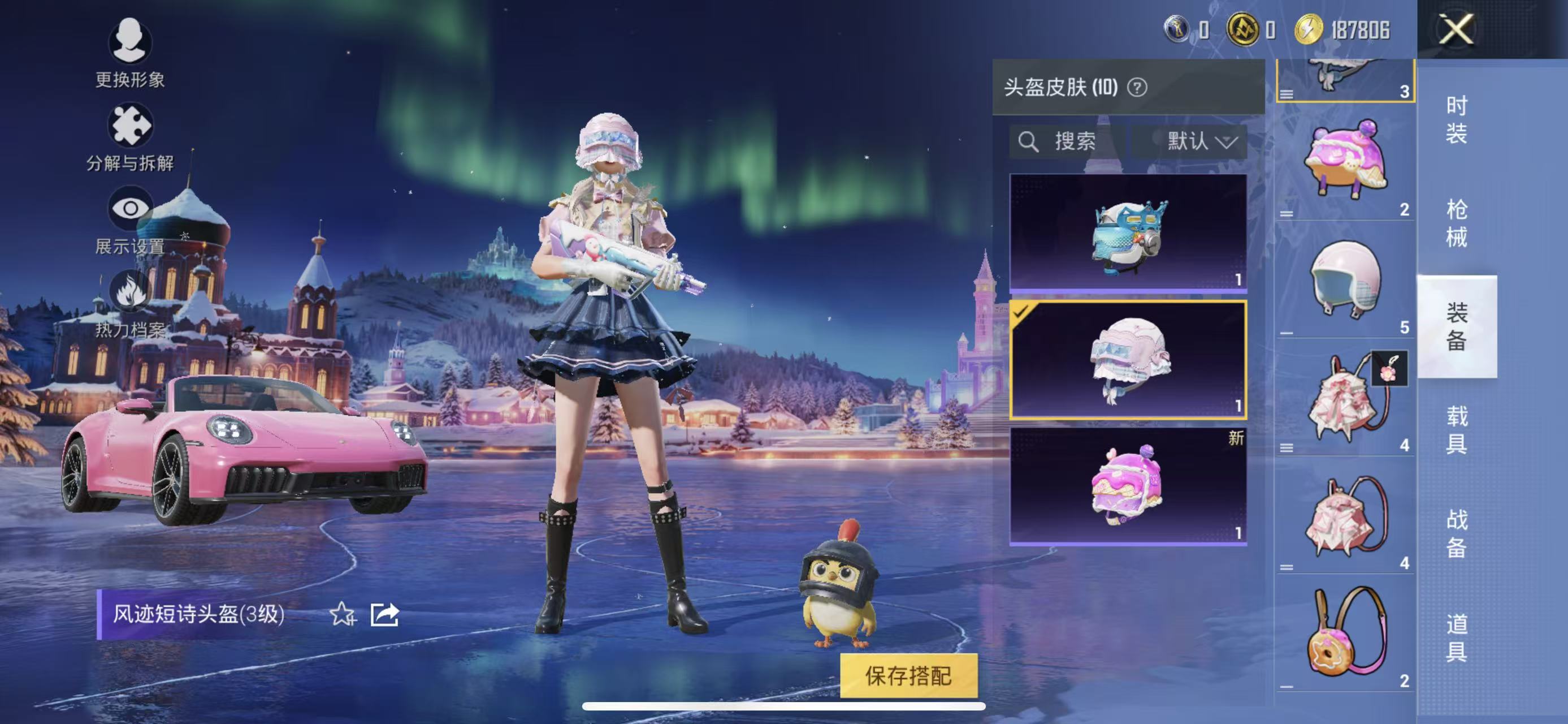Open the search field in helmet skins panel
This screenshot has height=724, width=1568.
click(x=1071, y=142)
